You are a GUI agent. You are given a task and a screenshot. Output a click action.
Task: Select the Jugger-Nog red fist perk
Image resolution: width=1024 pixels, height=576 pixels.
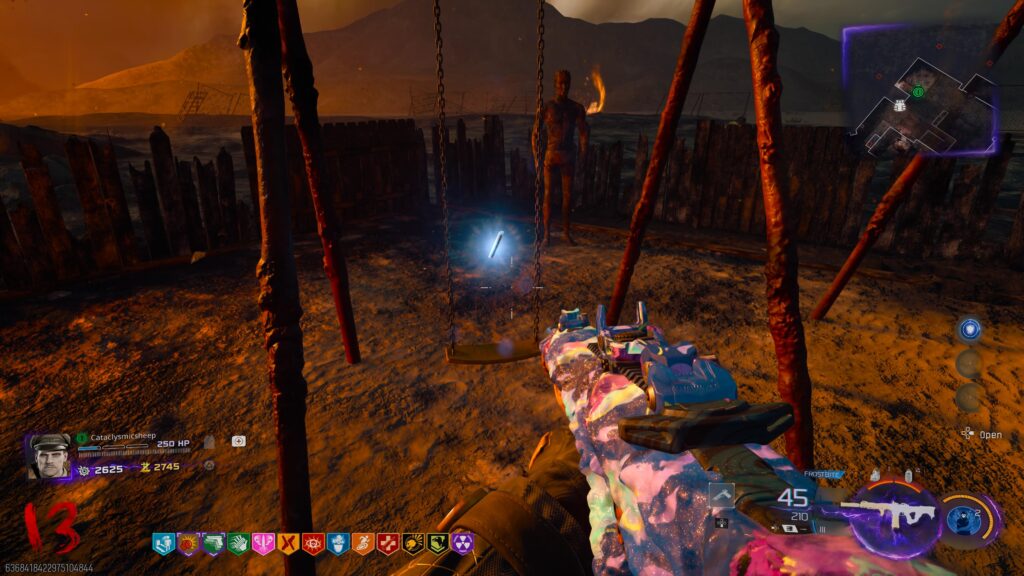point(188,544)
